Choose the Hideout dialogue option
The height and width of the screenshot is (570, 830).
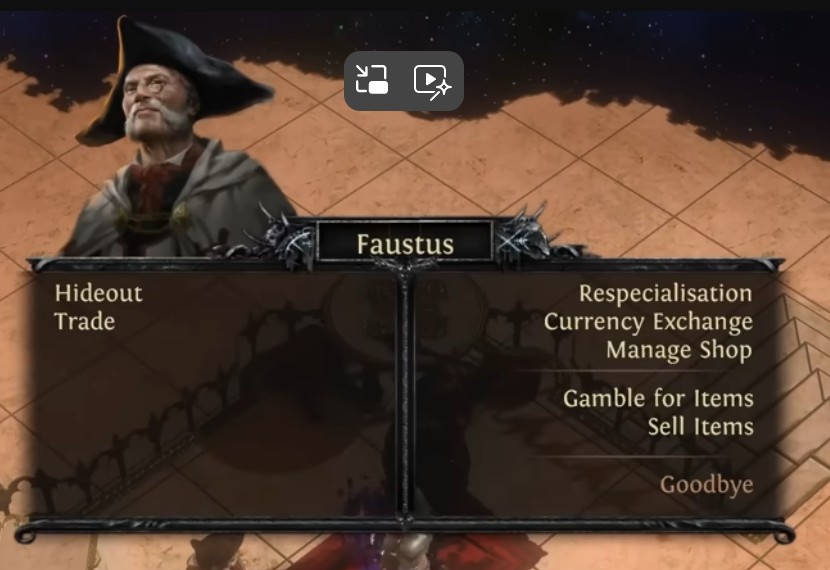click(99, 294)
